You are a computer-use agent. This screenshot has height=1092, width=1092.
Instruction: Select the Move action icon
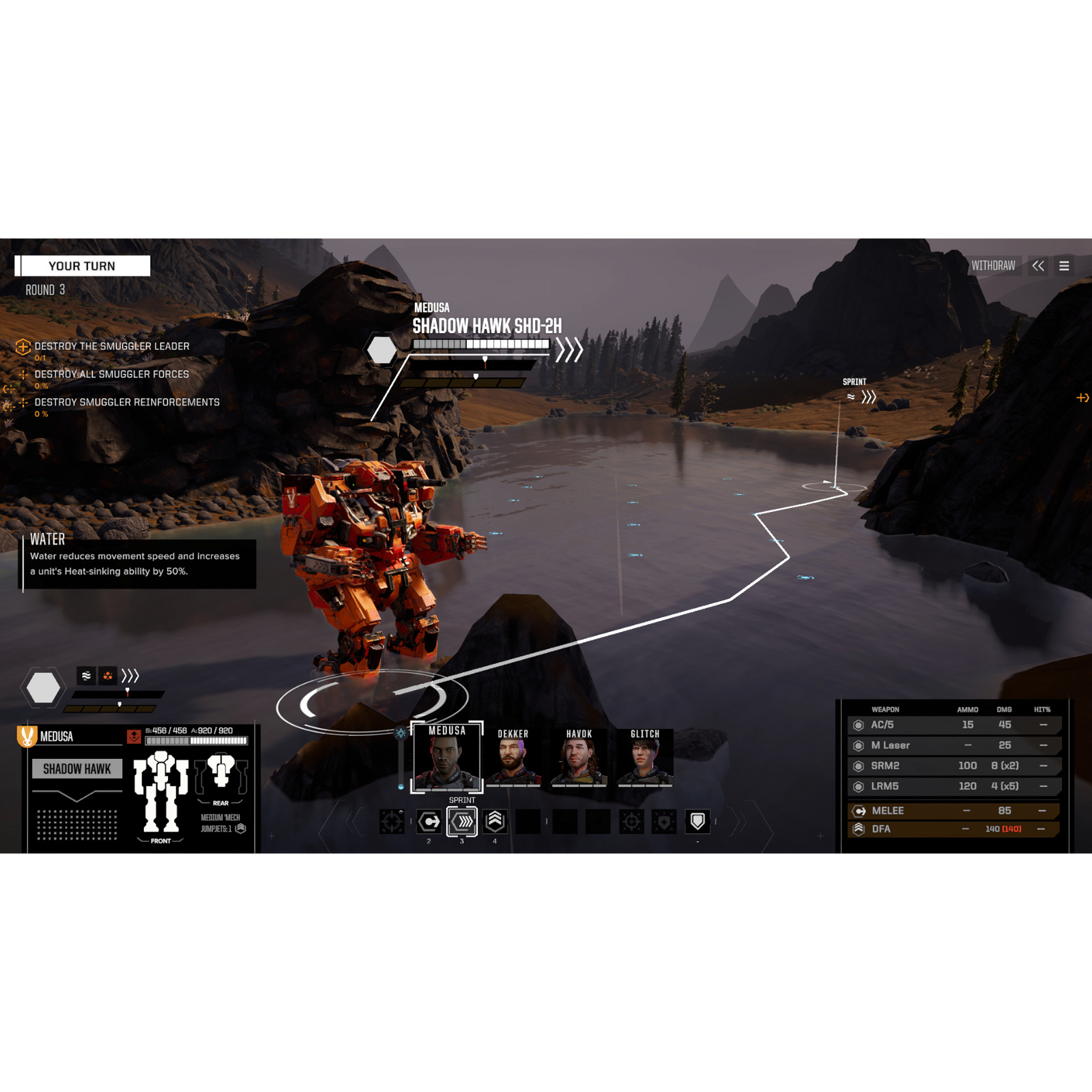click(x=428, y=821)
